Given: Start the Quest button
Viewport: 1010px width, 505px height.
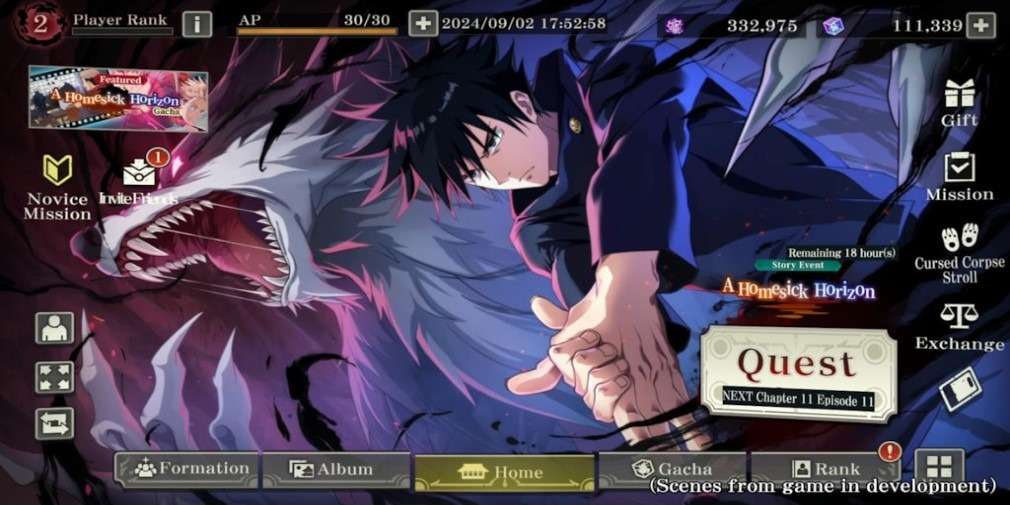Looking at the screenshot, I should tap(797, 370).
